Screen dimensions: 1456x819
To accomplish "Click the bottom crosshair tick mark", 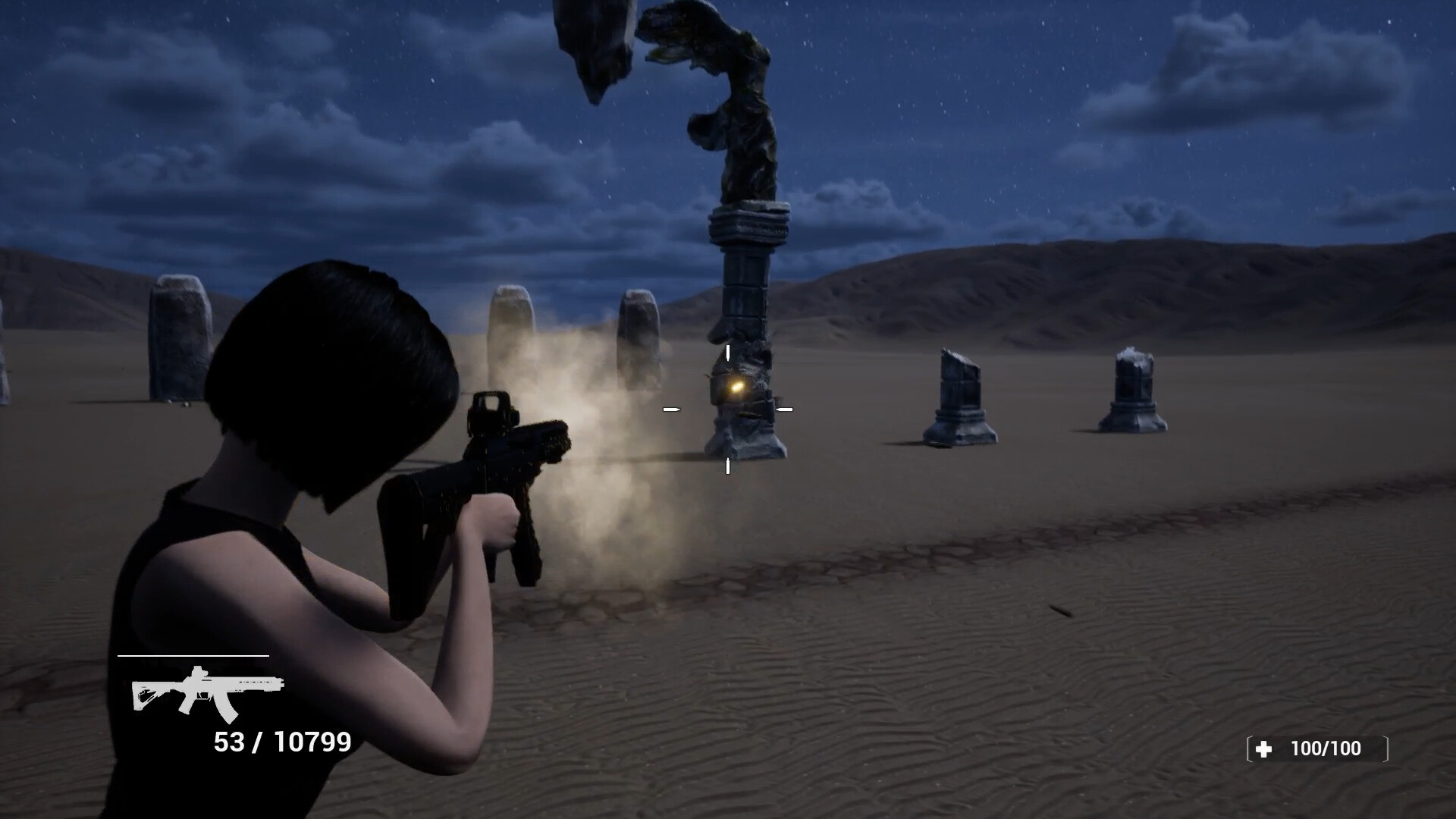I will 727,466.
